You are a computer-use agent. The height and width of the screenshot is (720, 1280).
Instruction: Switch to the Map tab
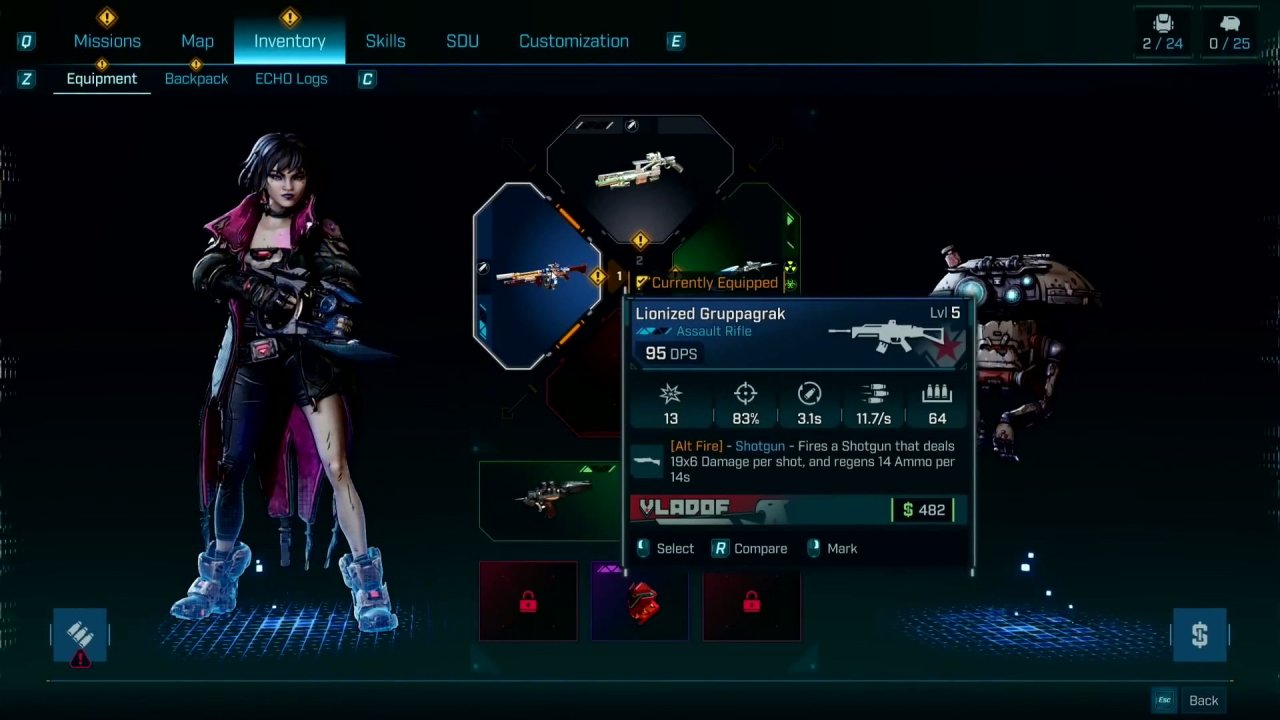tap(197, 41)
